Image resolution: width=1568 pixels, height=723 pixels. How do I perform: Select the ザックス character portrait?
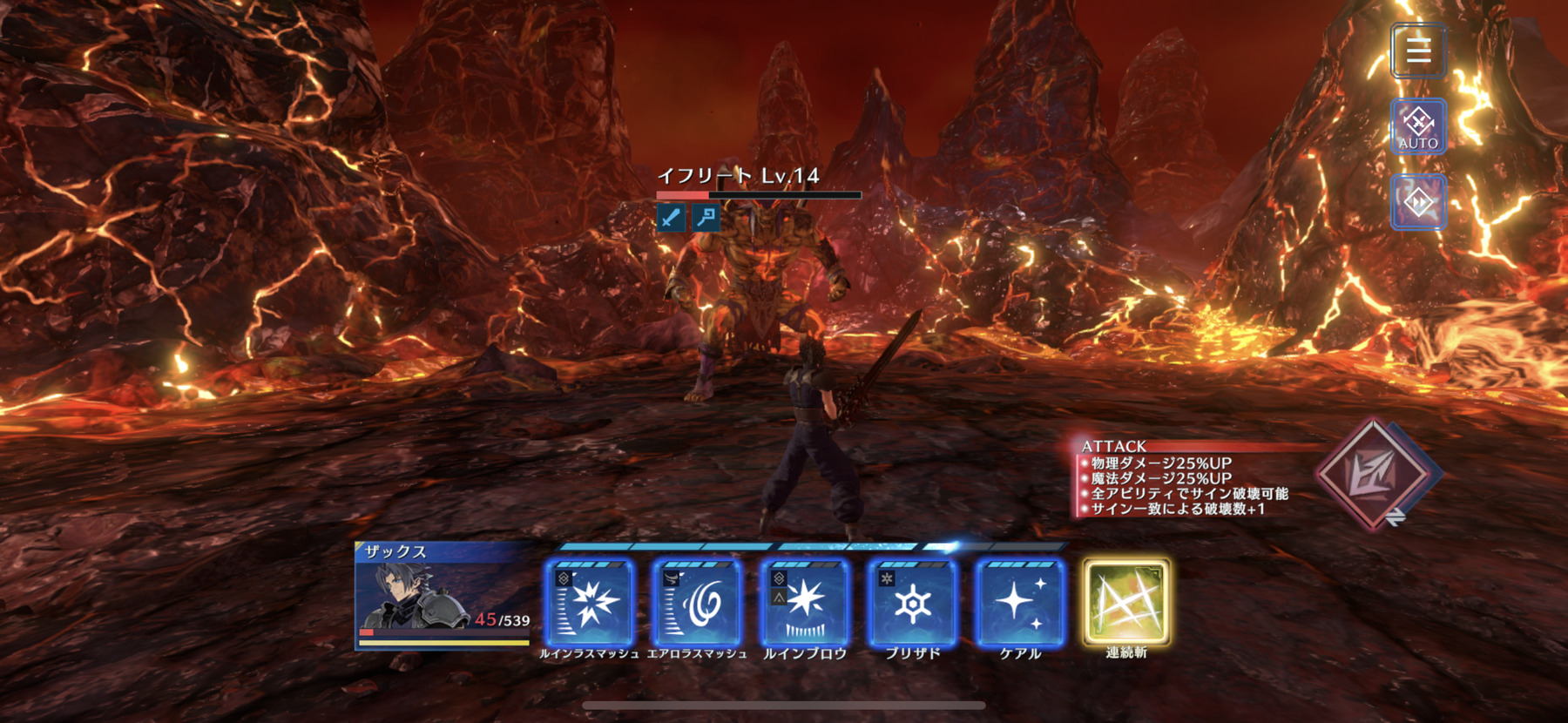pyautogui.click(x=443, y=596)
